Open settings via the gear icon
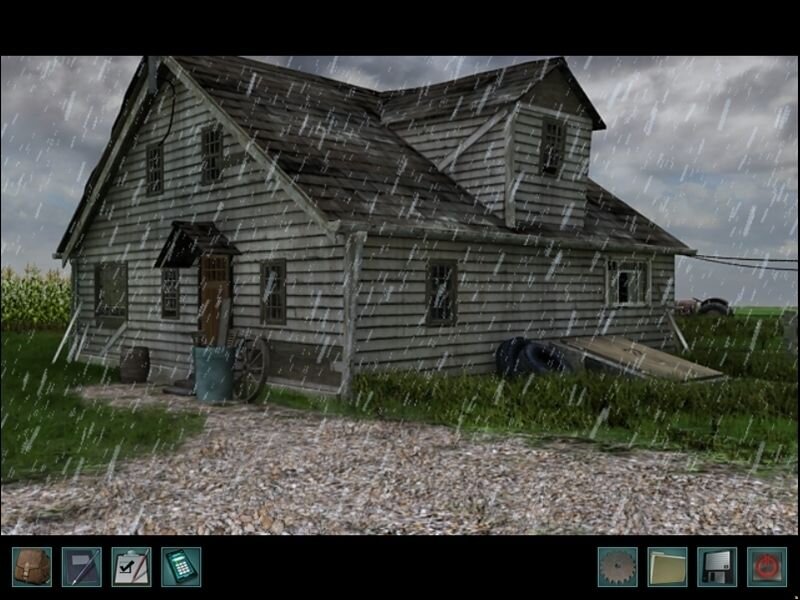Image resolution: width=800 pixels, height=600 pixels. [617, 567]
